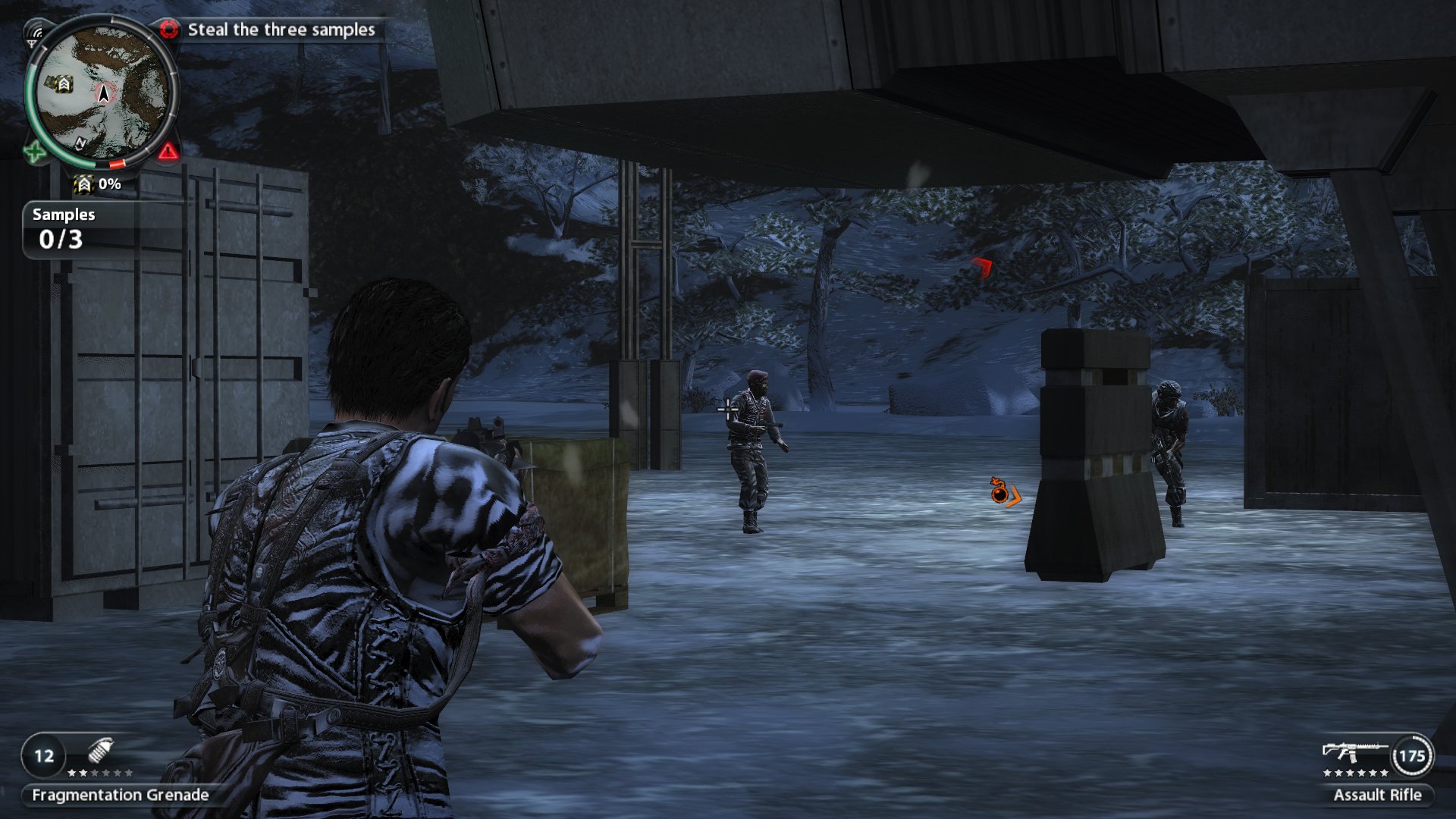Screen dimensions: 1456x819
Task: Click the circular minimap
Action: point(102,93)
